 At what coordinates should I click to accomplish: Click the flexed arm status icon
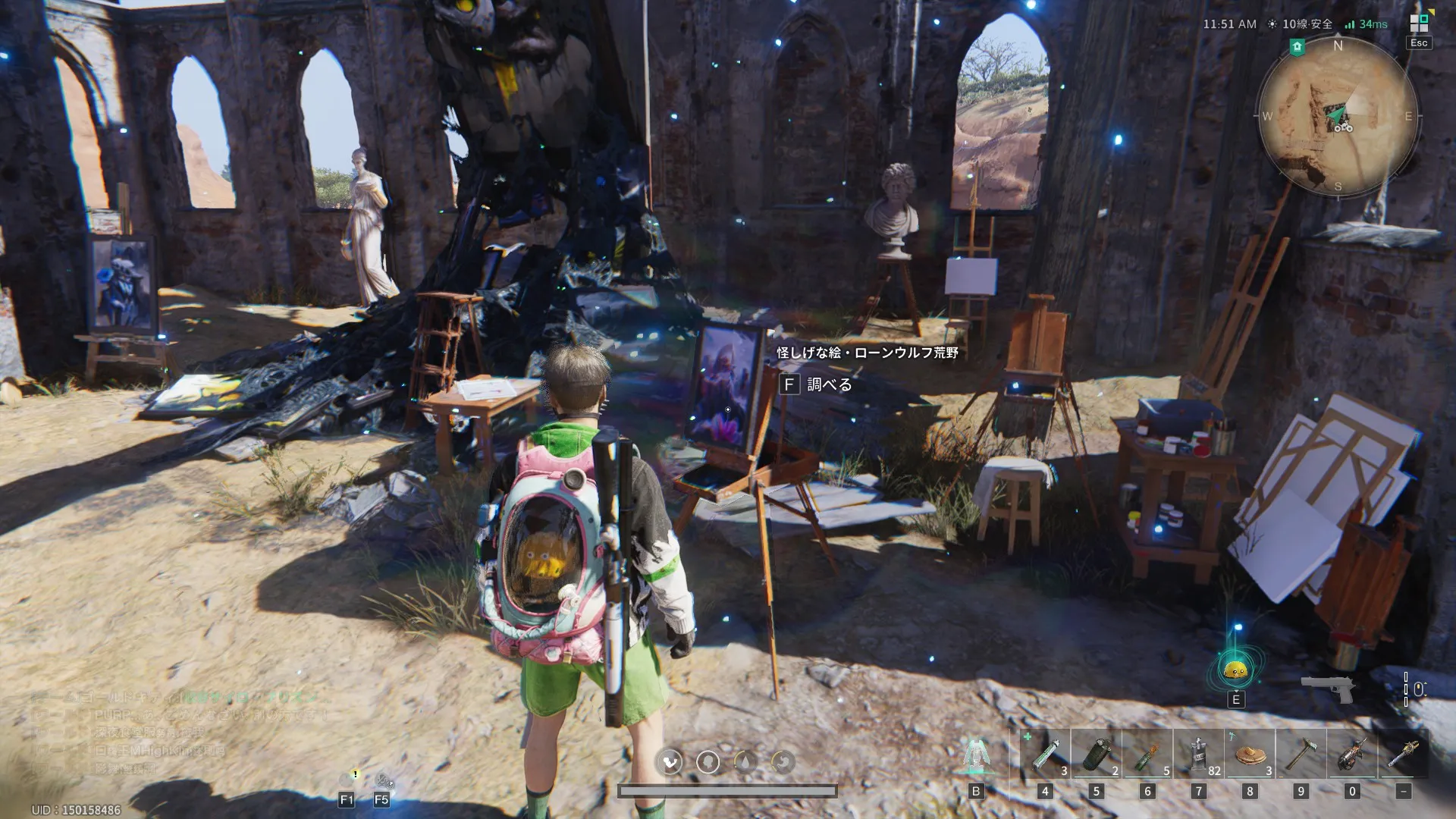[x=670, y=761]
